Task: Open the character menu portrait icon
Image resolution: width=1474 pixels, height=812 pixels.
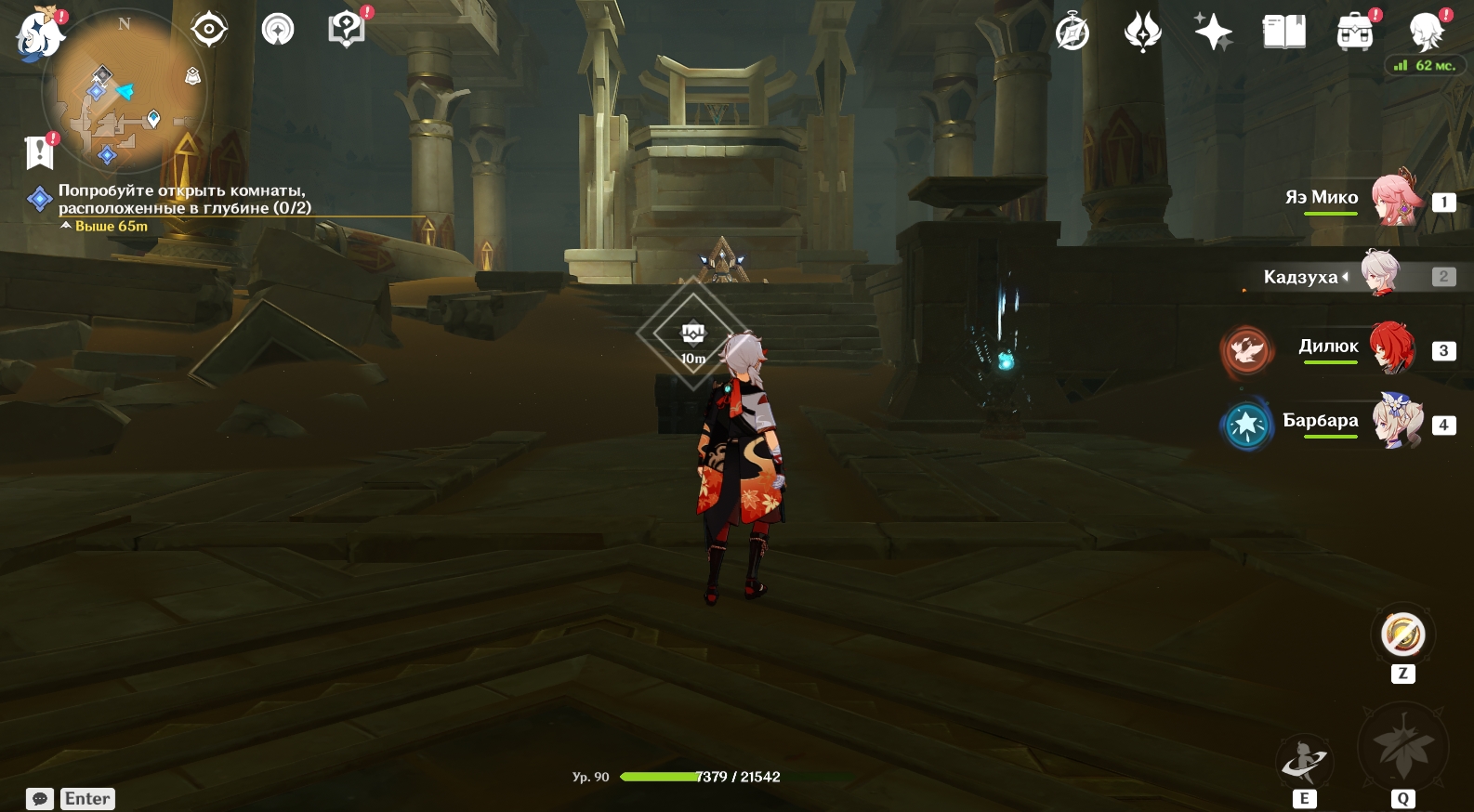Action: pos(1425,33)
